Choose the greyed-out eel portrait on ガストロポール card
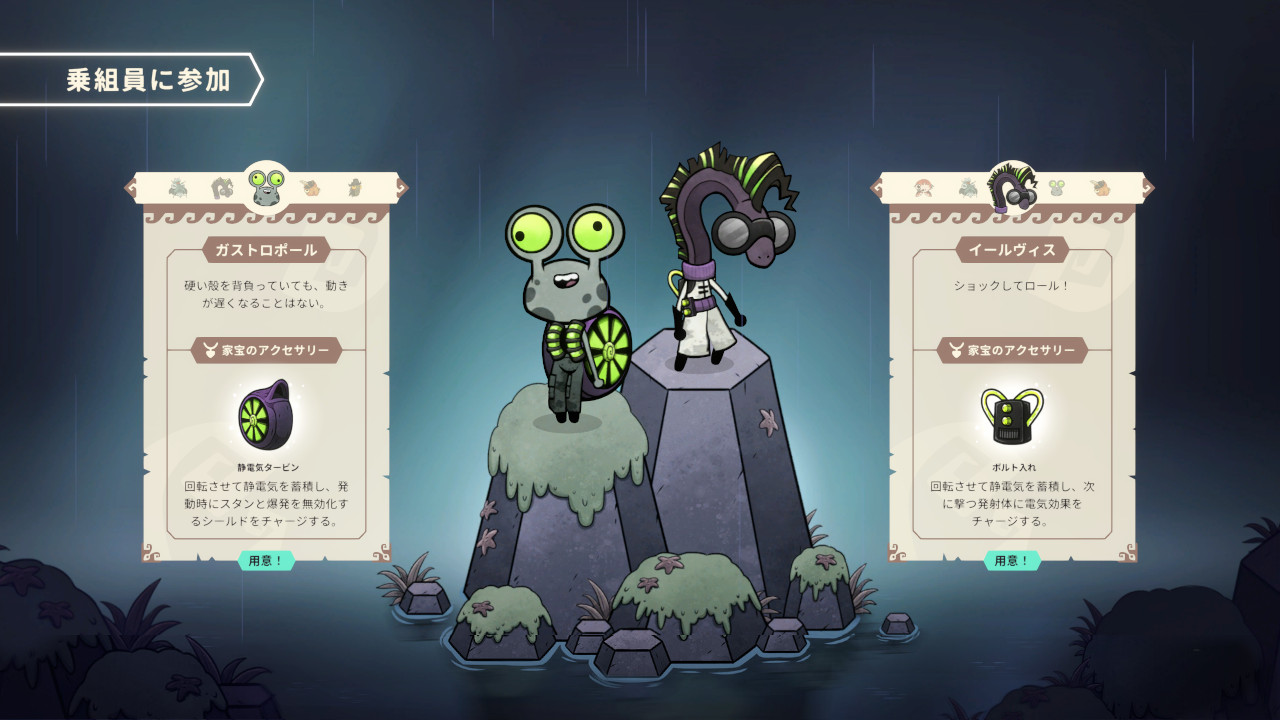1280x720 pixels. (222, 187)
